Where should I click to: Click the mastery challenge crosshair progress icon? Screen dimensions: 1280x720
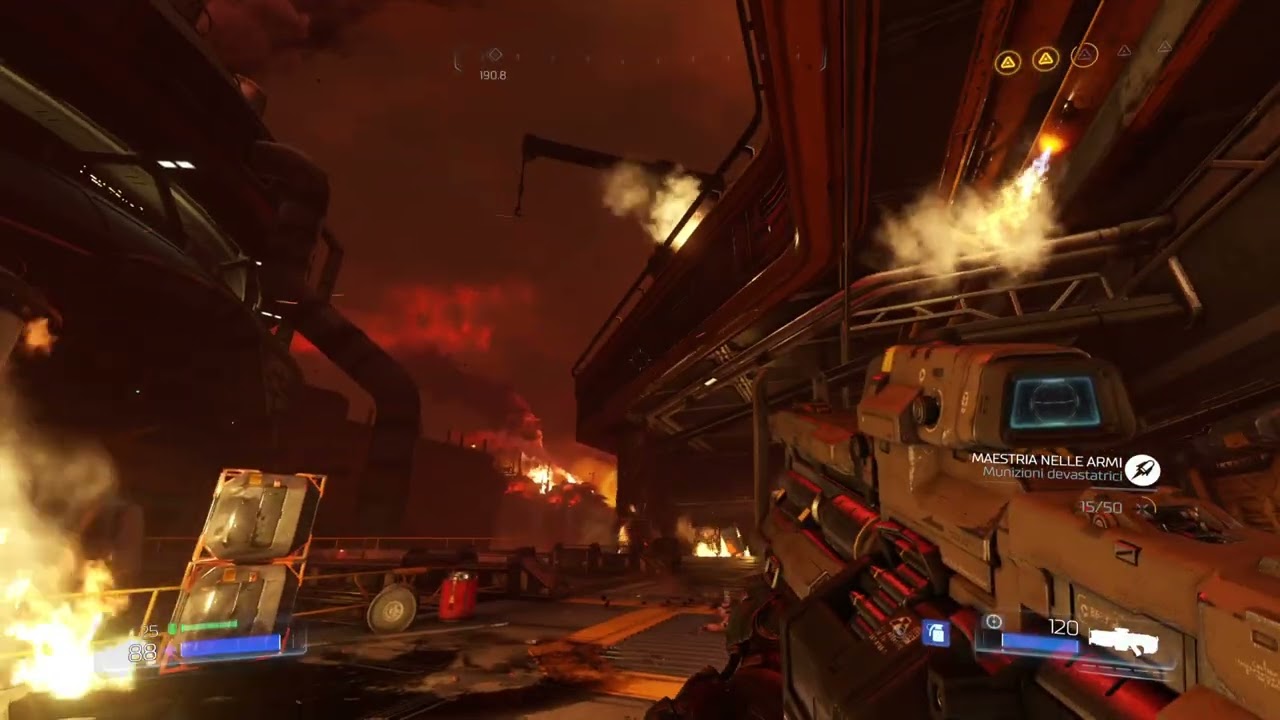point(1146,508)
